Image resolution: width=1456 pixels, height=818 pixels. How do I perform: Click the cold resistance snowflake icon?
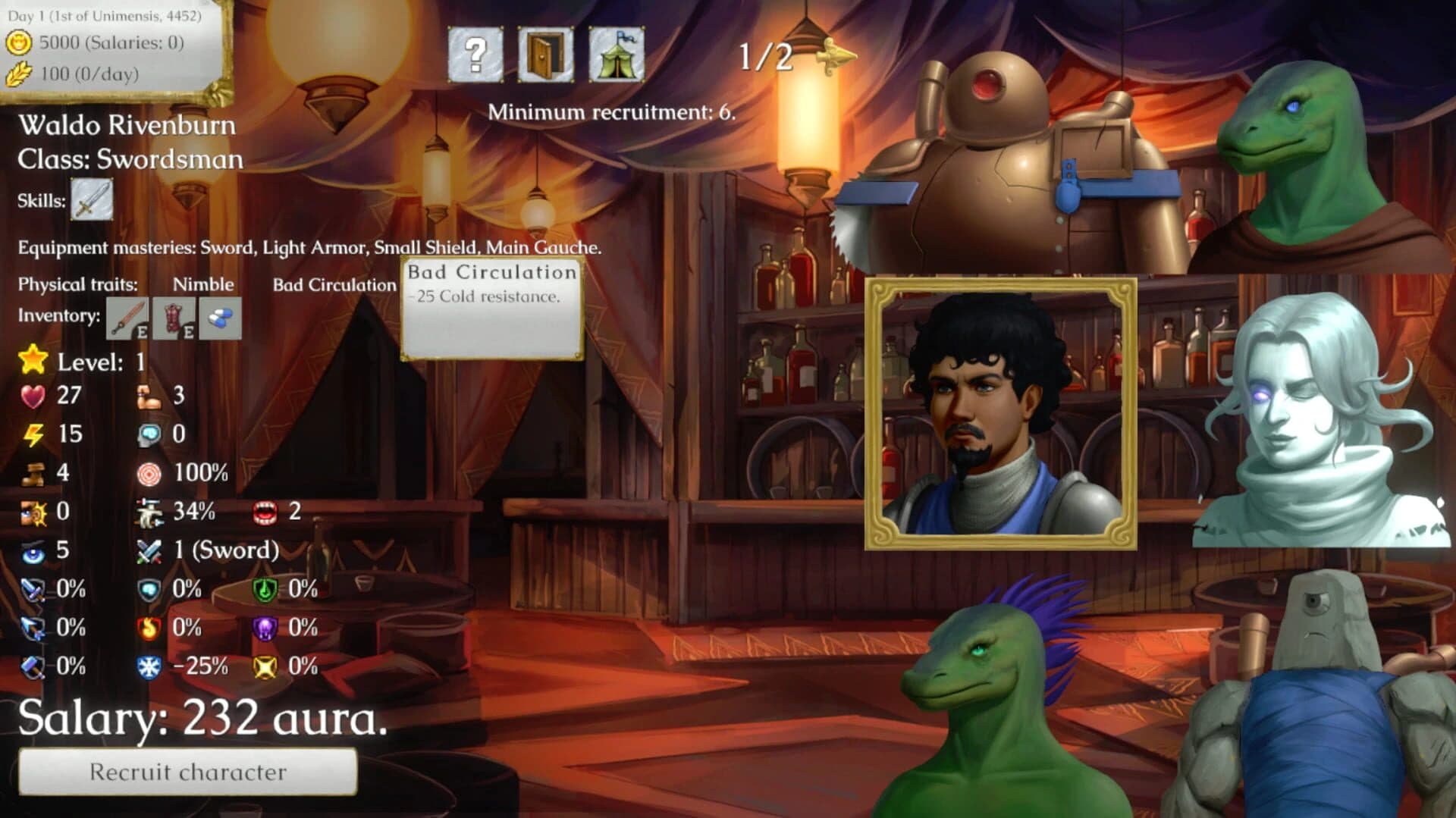coord(149,666)
